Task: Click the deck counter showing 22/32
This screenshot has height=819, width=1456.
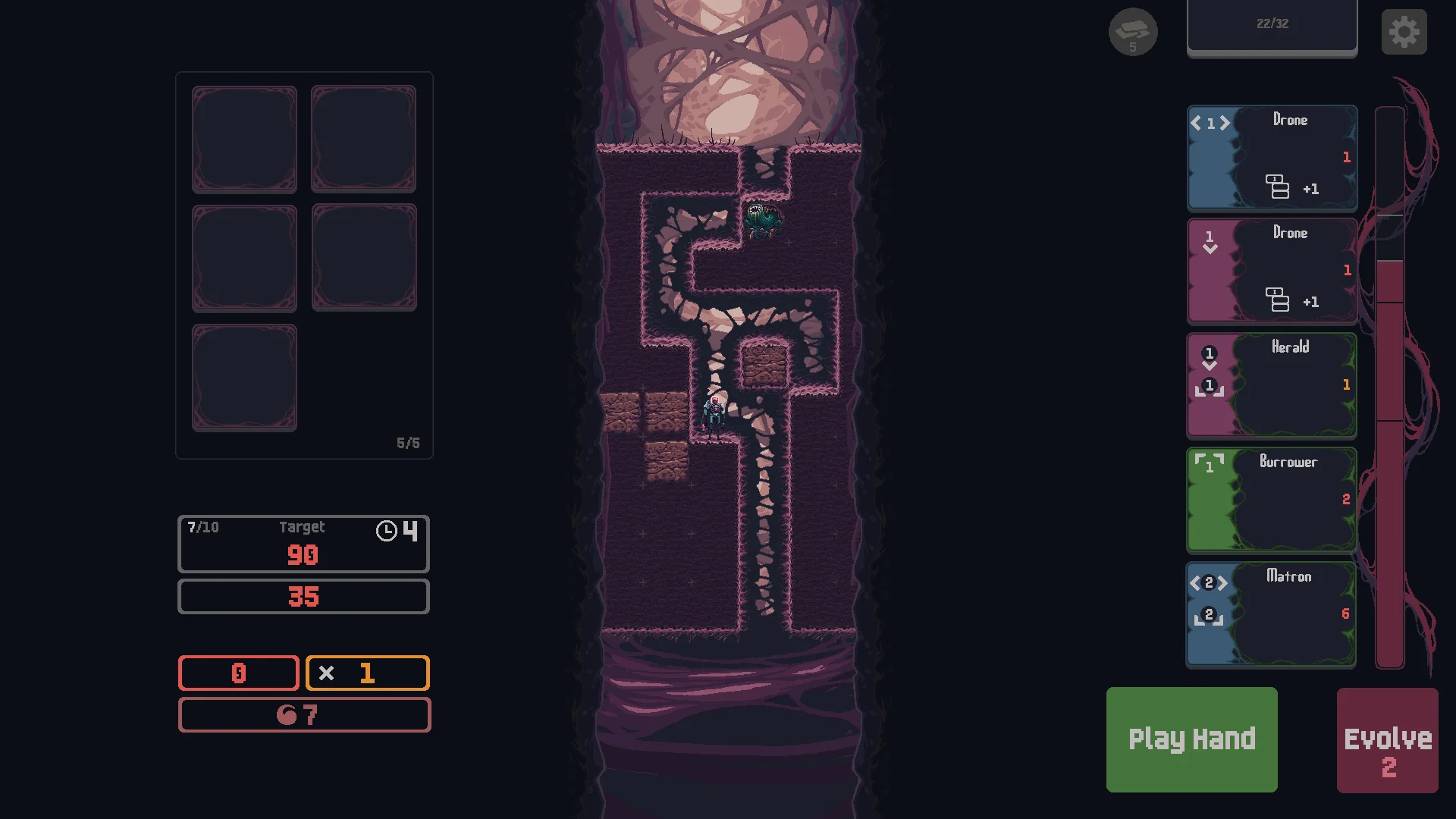Action: pyautogui.click(x=1272, y=23)
